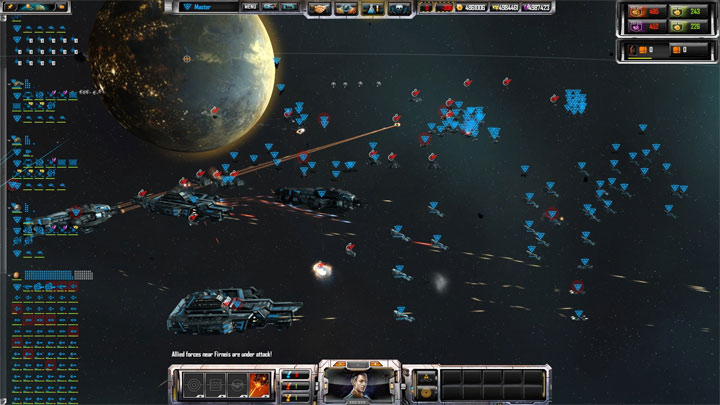720x405 pixels.
Task: Open the diplomacy handshake screen
Action: click(x=322, y=9)
